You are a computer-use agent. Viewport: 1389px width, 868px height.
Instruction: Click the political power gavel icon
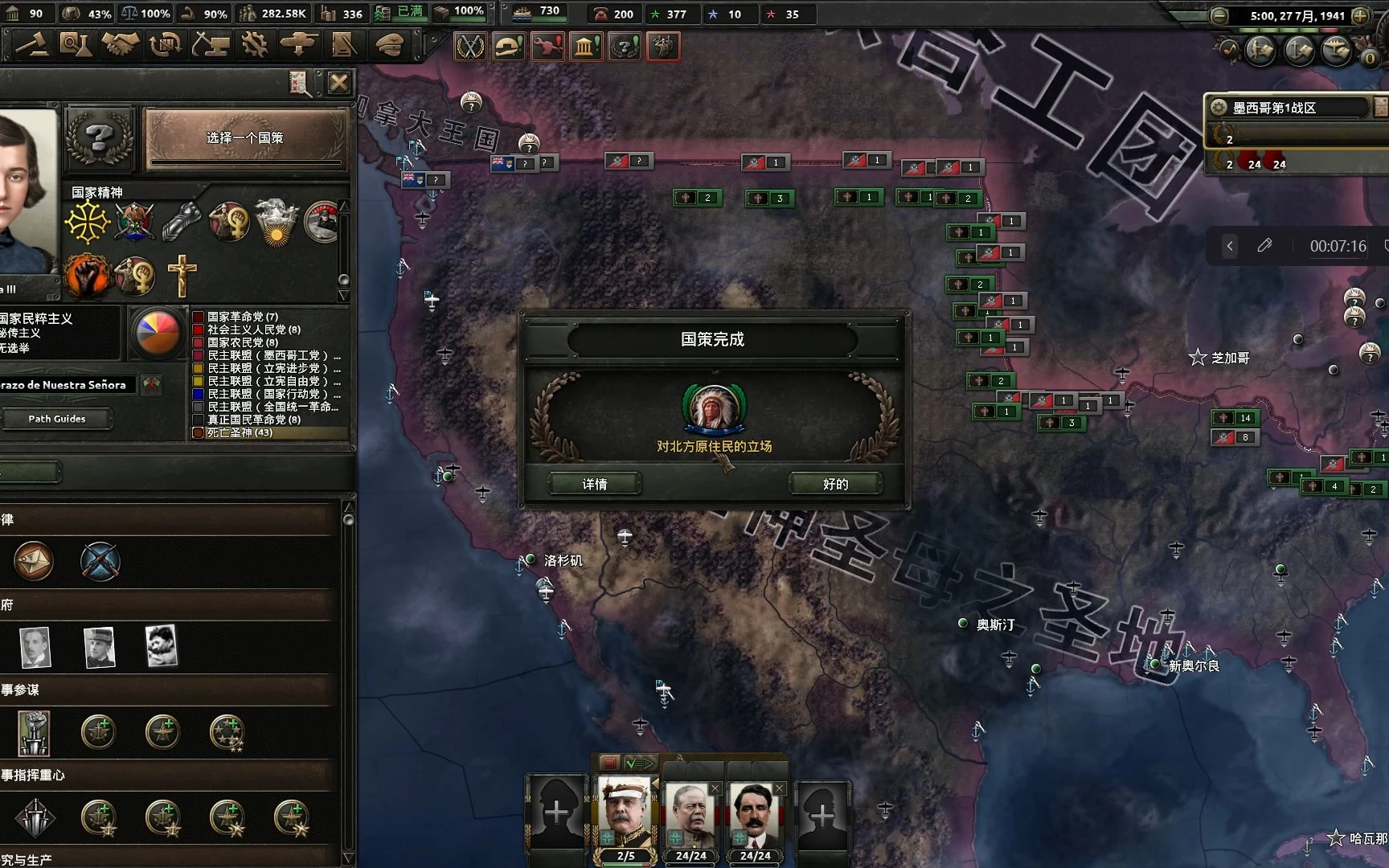pyautogui.click(x=31, y=45)
